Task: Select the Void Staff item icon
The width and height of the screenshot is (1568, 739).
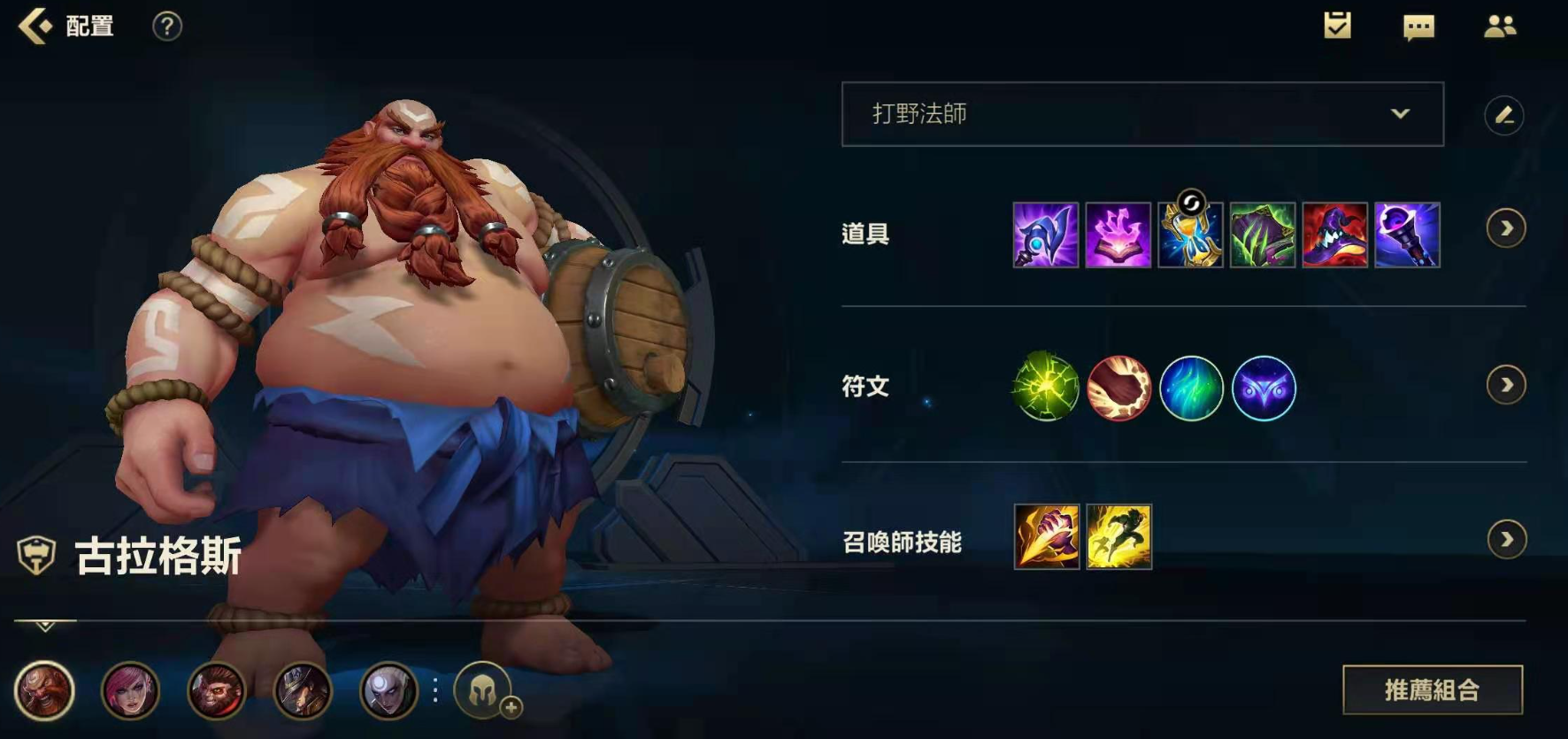Action: coord(1408,235)
